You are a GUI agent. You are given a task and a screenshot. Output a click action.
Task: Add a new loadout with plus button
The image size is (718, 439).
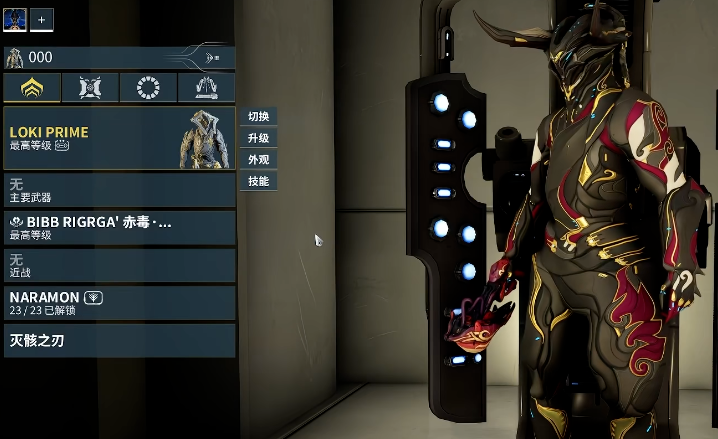(x=42, y=19)
